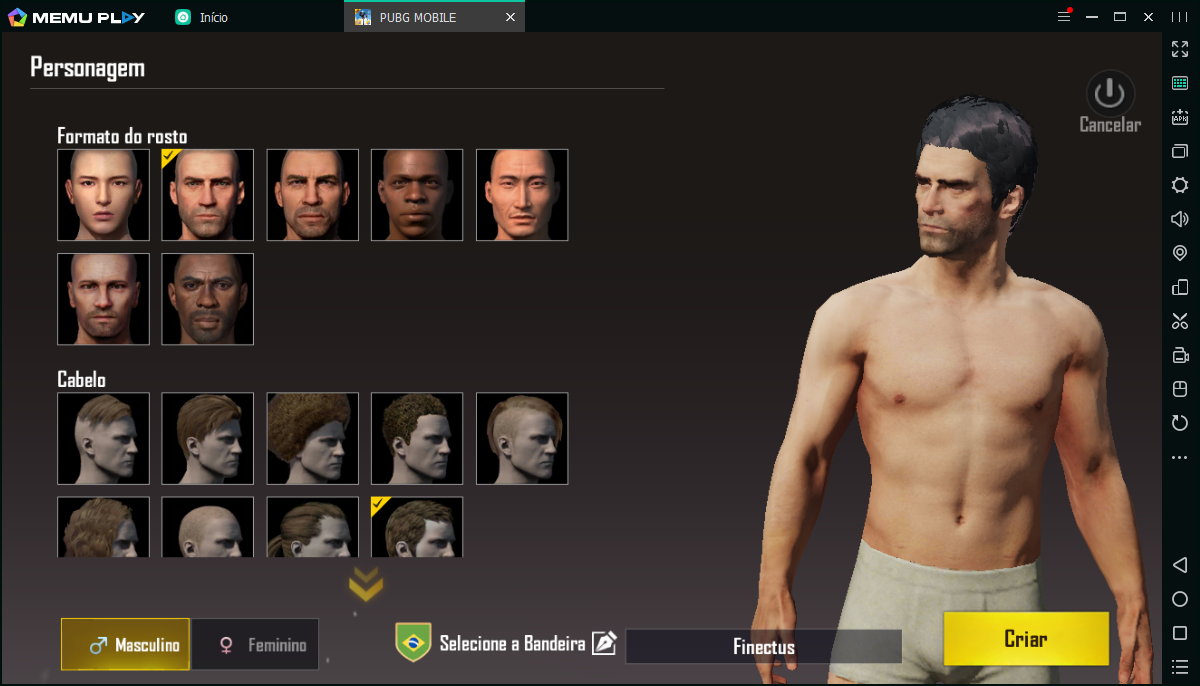Image resolution: width=1200 pixels, height=686 pixels.
Task: Choose the dark bearded face in second row
Action: pos(208,299)
